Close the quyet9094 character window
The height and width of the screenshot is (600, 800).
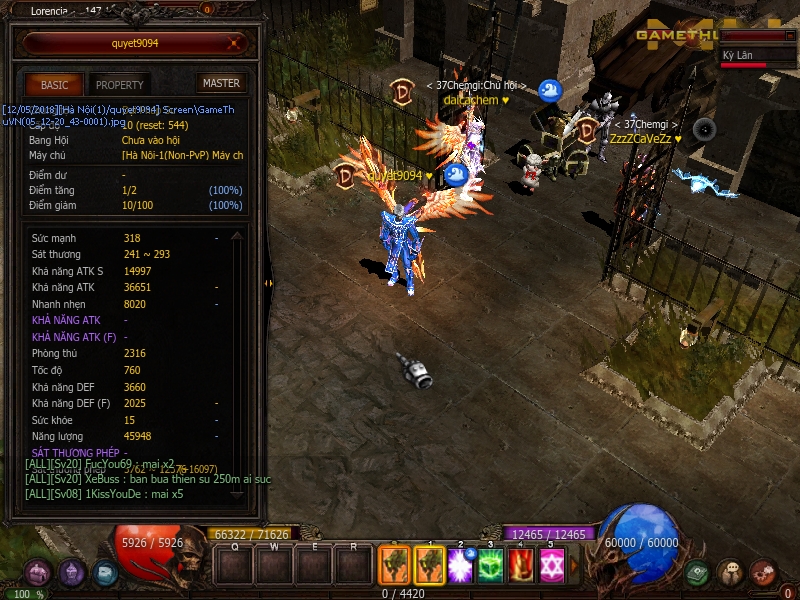235,43
